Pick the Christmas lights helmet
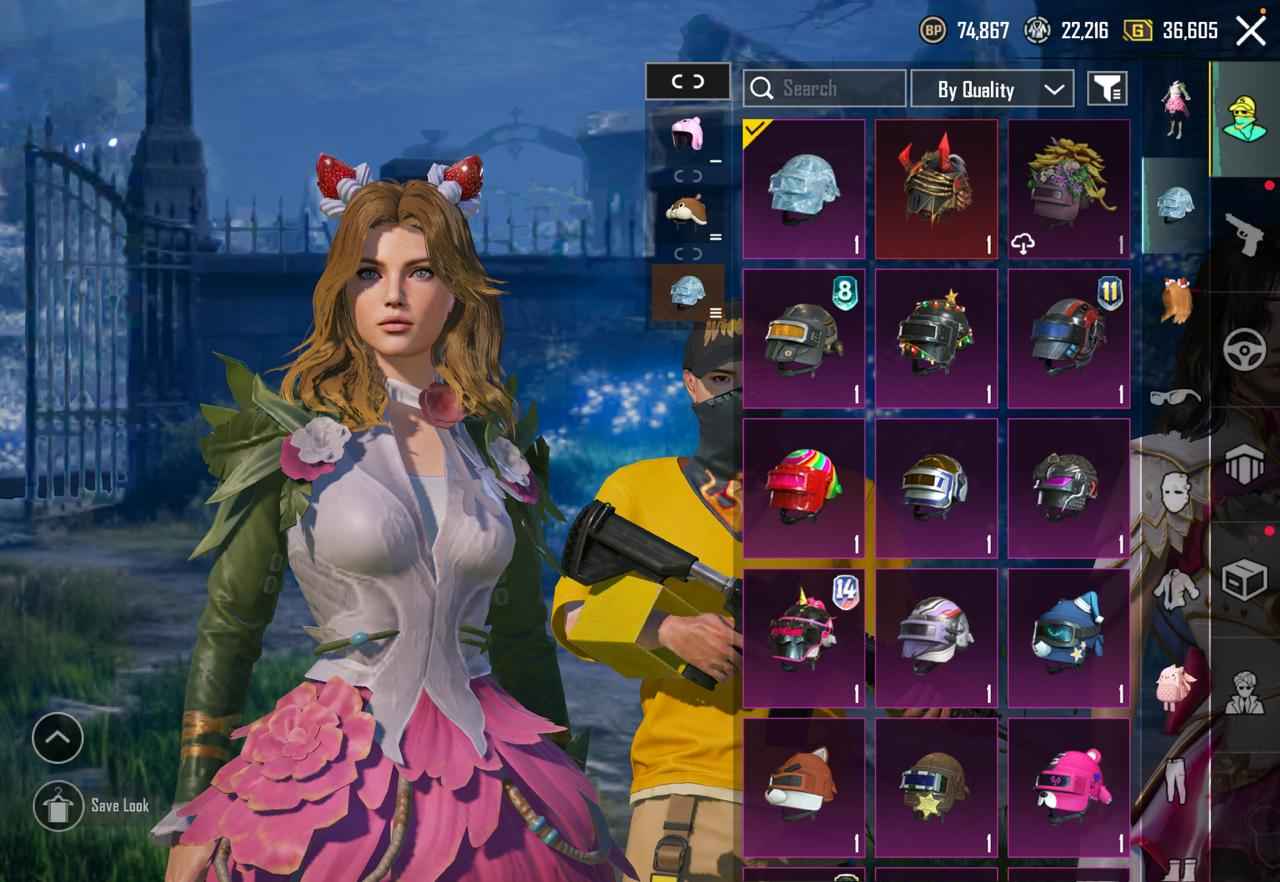 click(936, 339)
